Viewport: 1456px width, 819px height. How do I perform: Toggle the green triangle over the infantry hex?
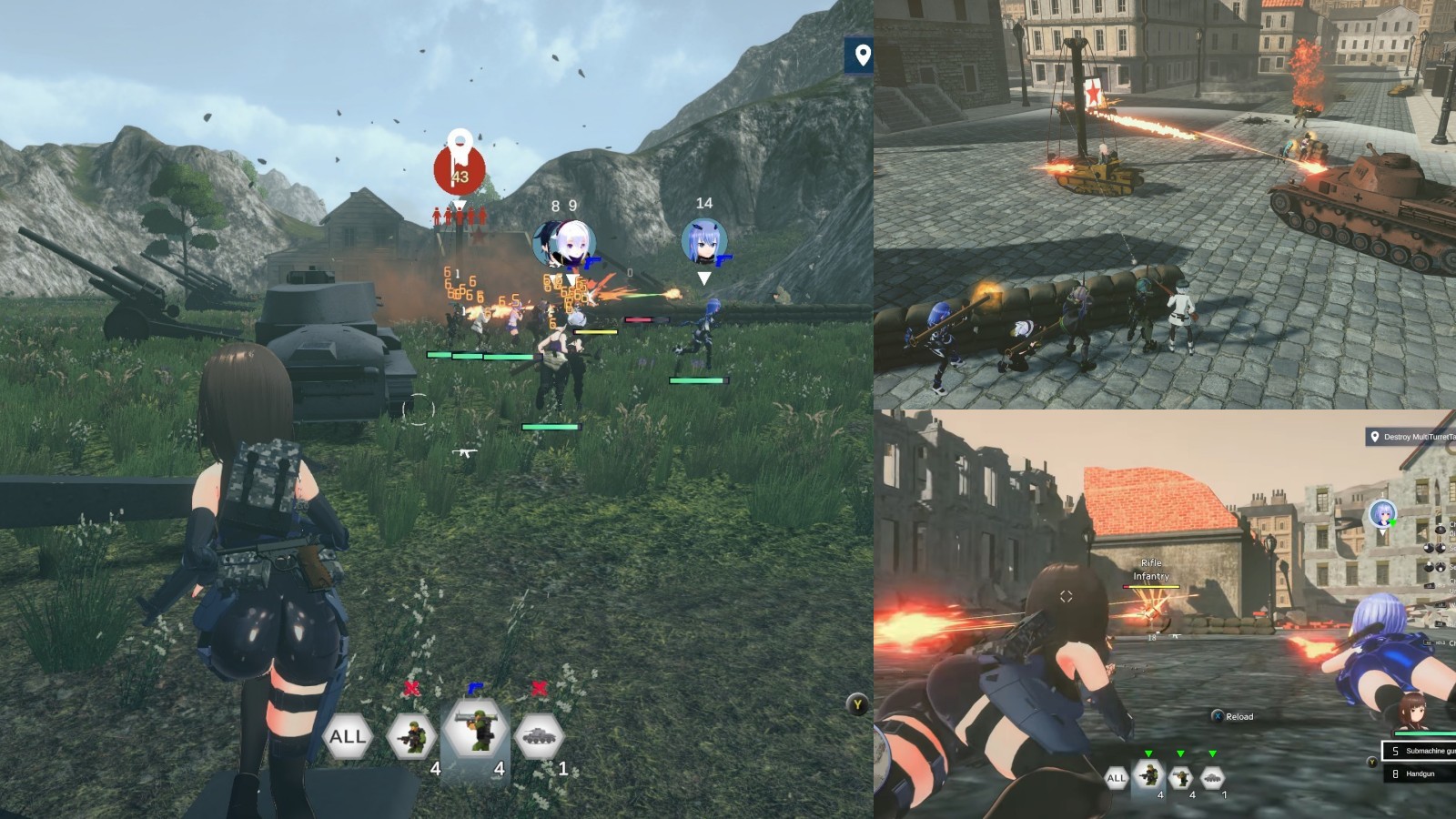click(1149, 753)
